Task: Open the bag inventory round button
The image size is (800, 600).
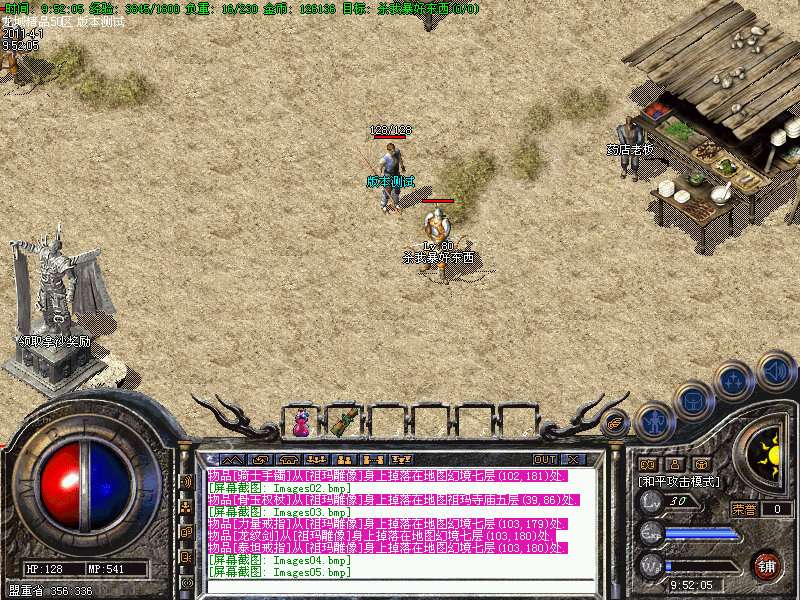Action: 693,402
